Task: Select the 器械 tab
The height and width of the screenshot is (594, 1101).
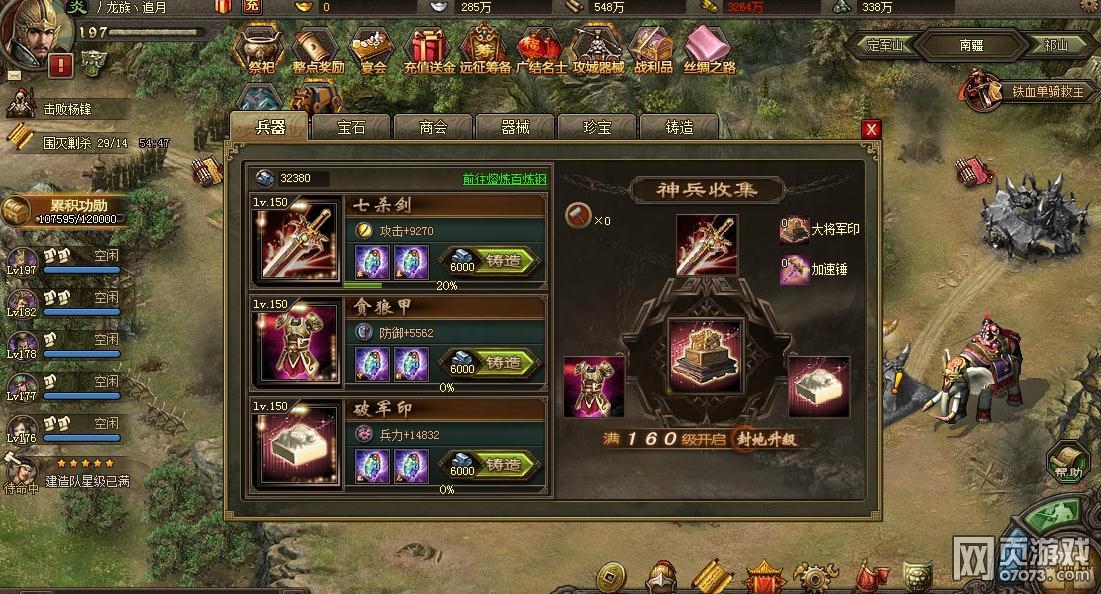Action: 515,128
